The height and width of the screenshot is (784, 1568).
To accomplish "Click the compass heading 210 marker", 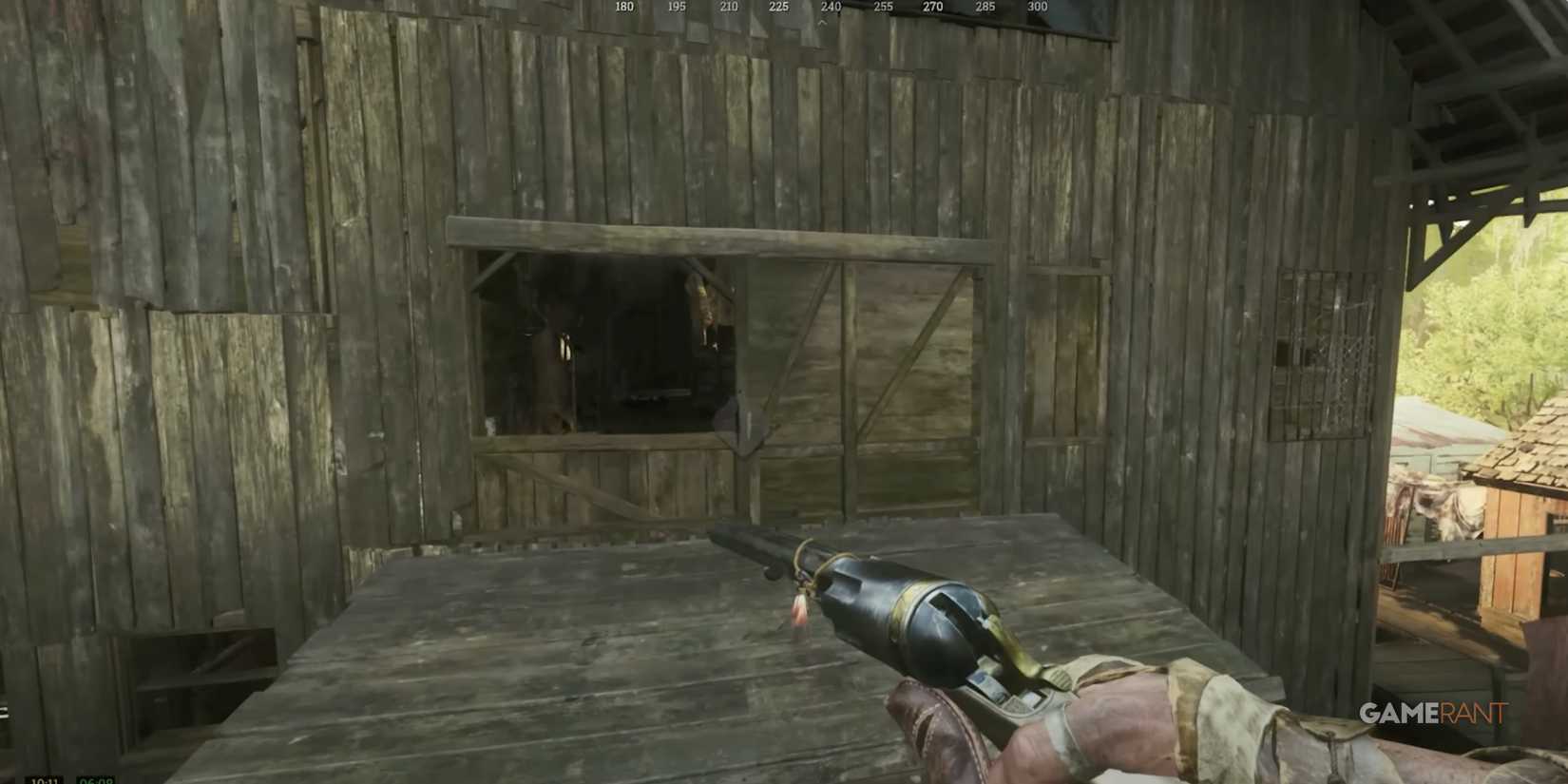I will click(x=727, y=7).
